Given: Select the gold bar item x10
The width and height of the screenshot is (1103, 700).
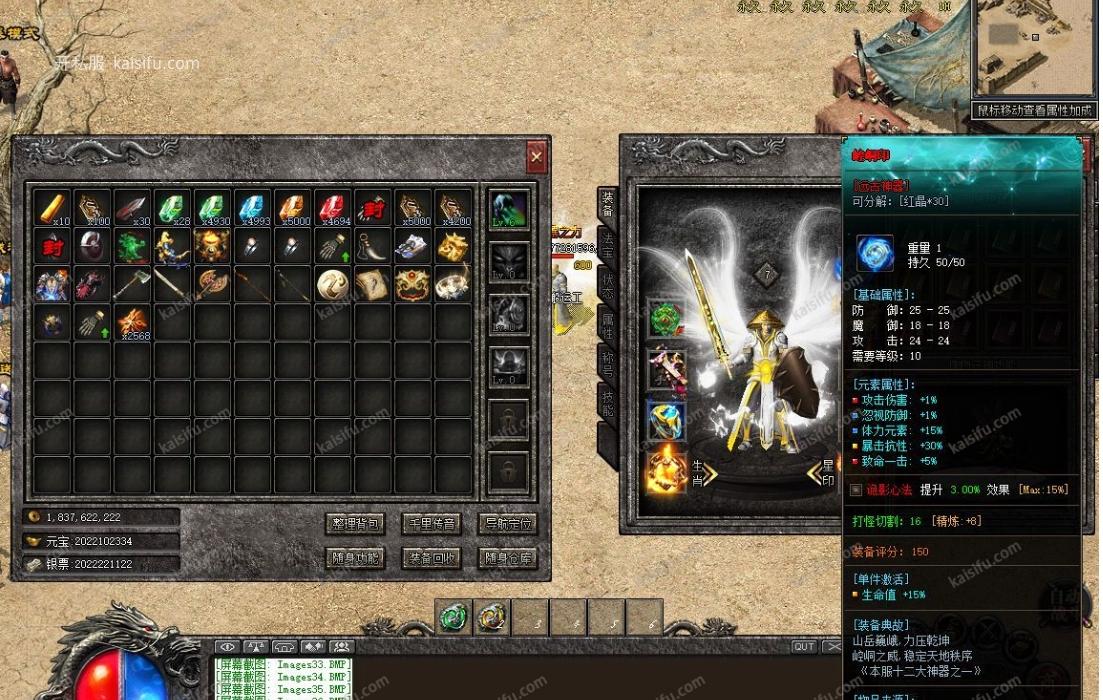Looking at the screenshot, I should 53,208.
